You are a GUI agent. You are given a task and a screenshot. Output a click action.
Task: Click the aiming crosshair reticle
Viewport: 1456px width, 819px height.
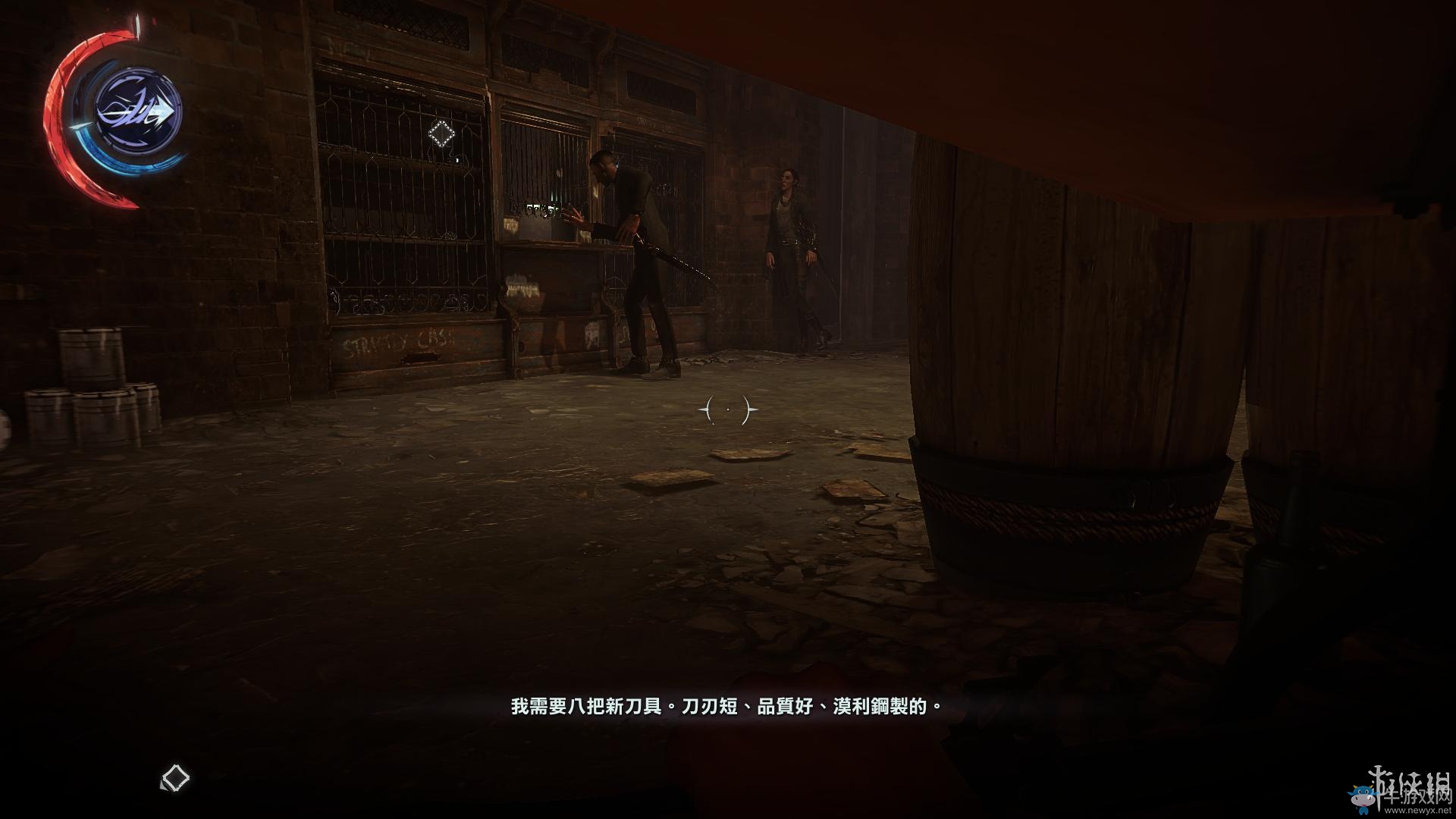[x=729, y=409]
